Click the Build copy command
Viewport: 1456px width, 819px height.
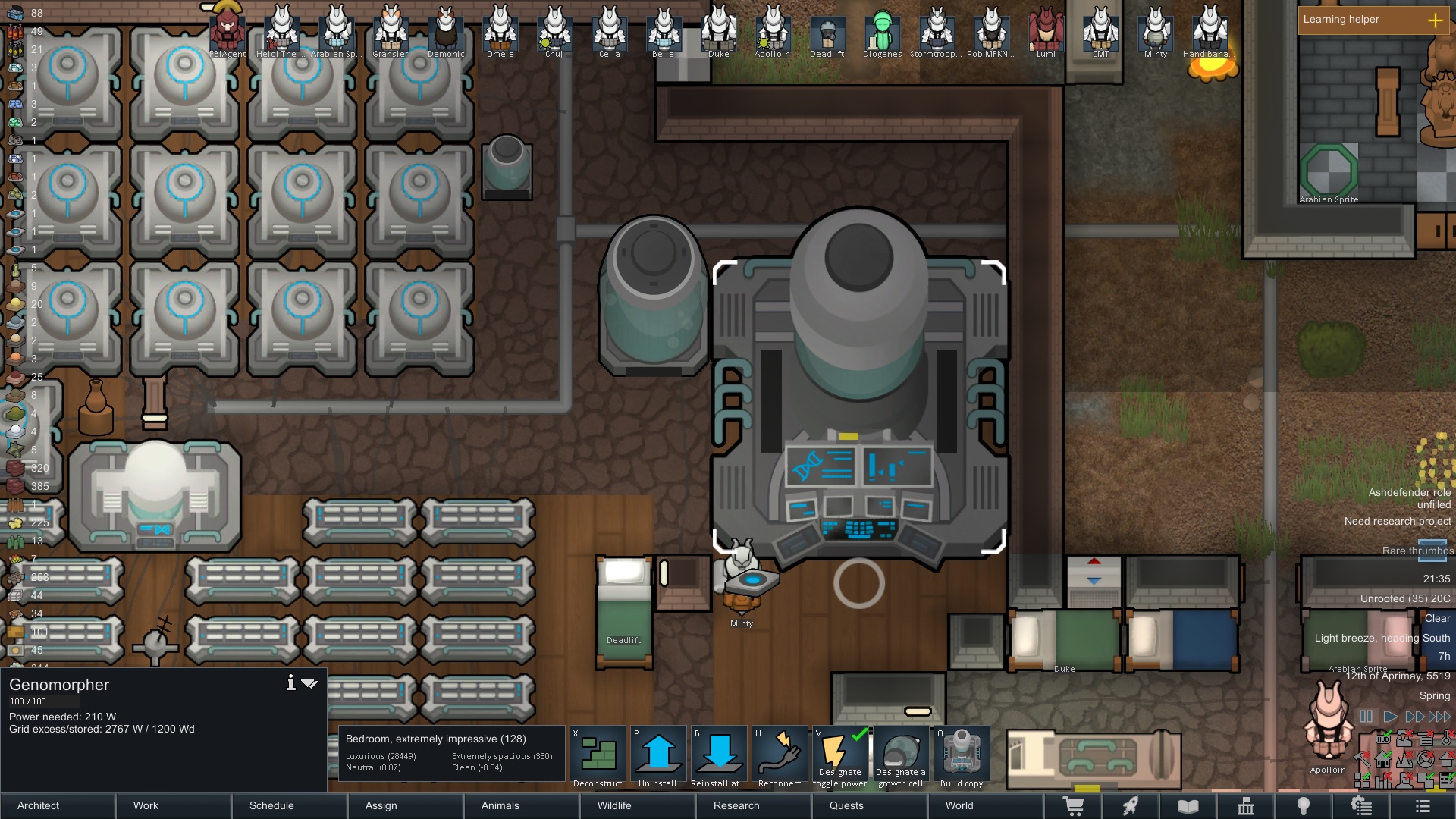coord(961,757)
